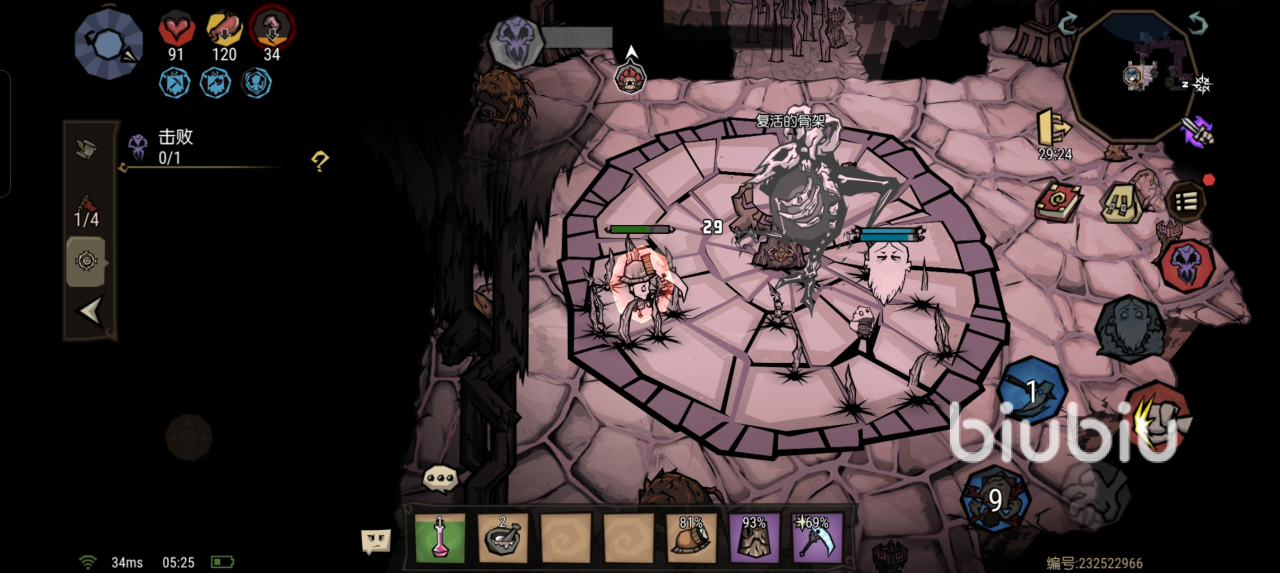Collapse the side panel with the arrow
The image size is (1280, 573).
coord(90,313)
